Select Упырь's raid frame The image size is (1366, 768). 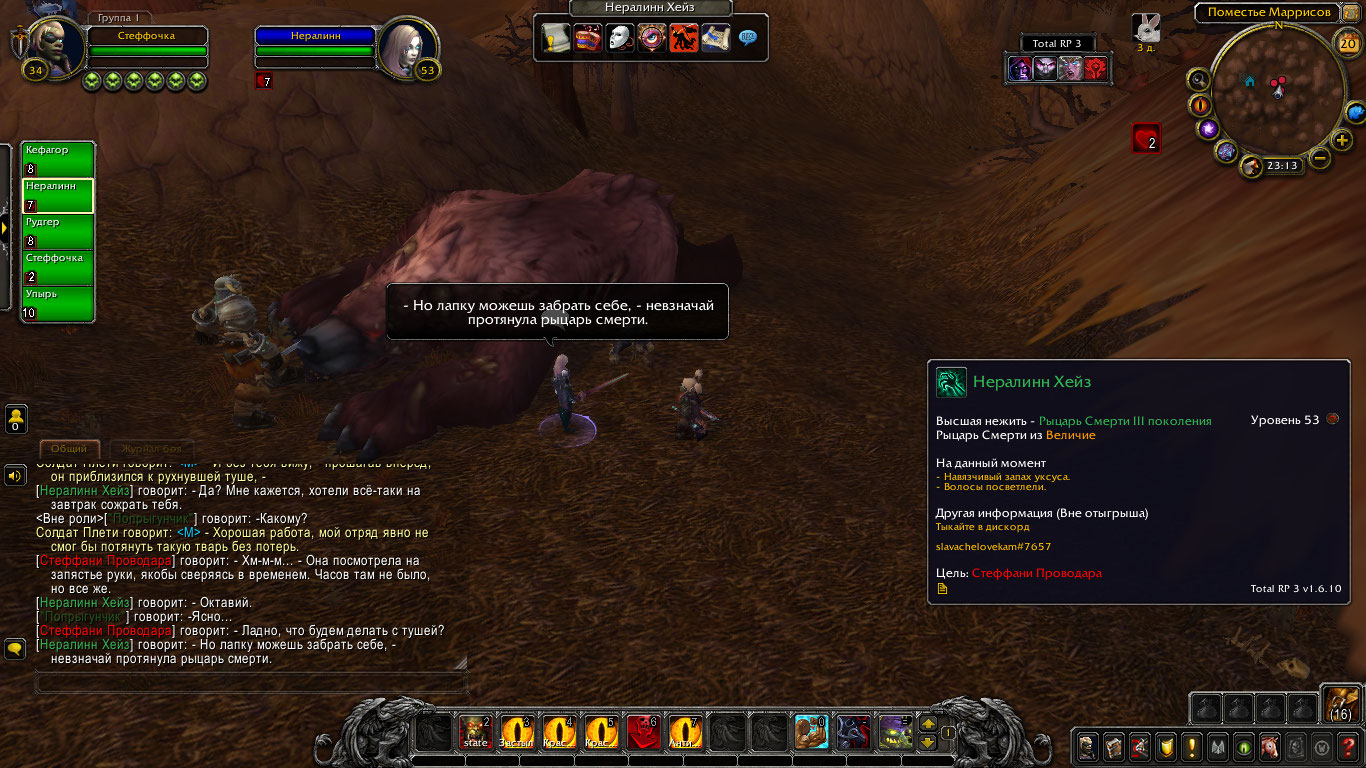(x=58, y=304)
